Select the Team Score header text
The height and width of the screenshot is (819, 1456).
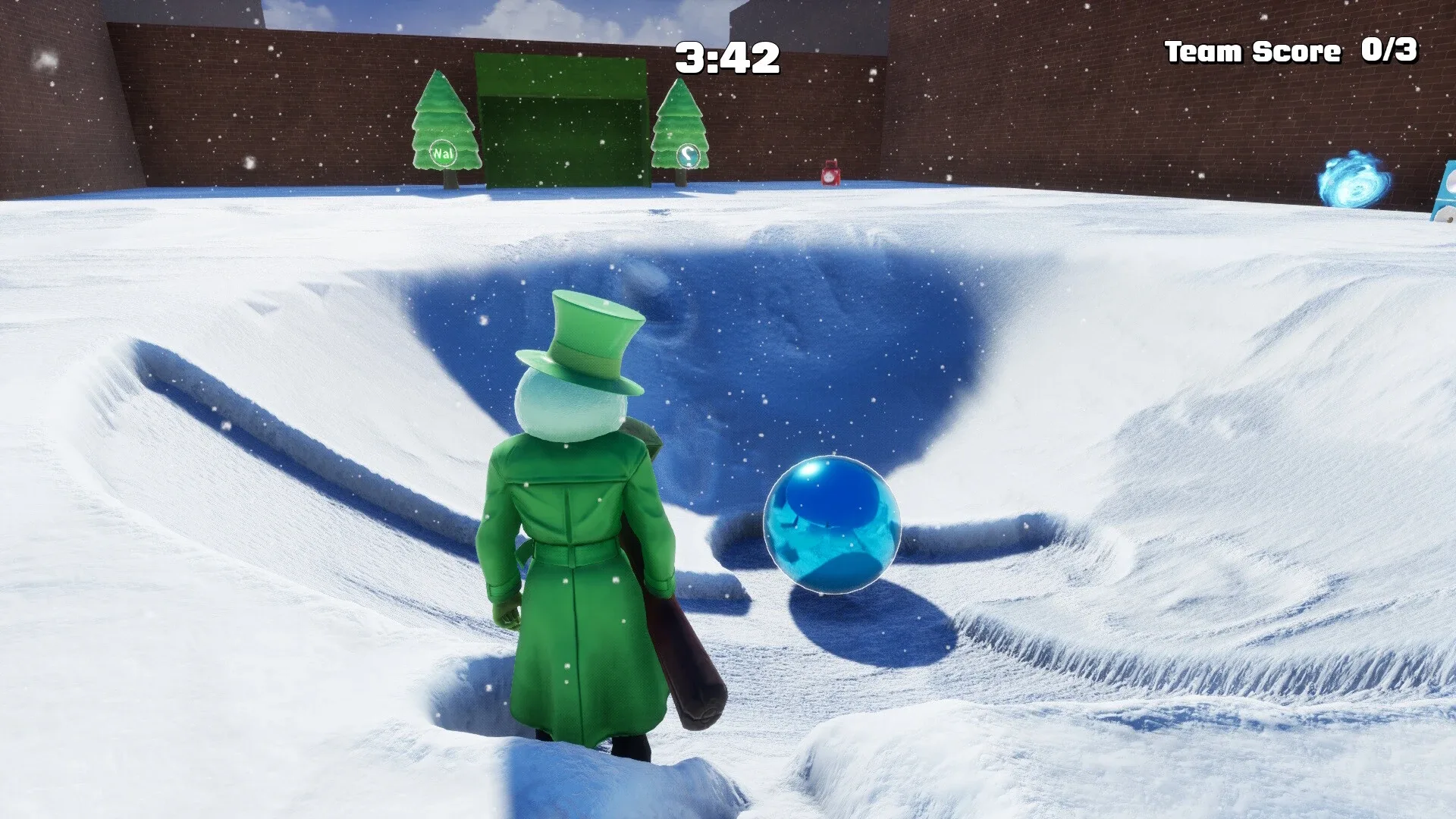1250,51
